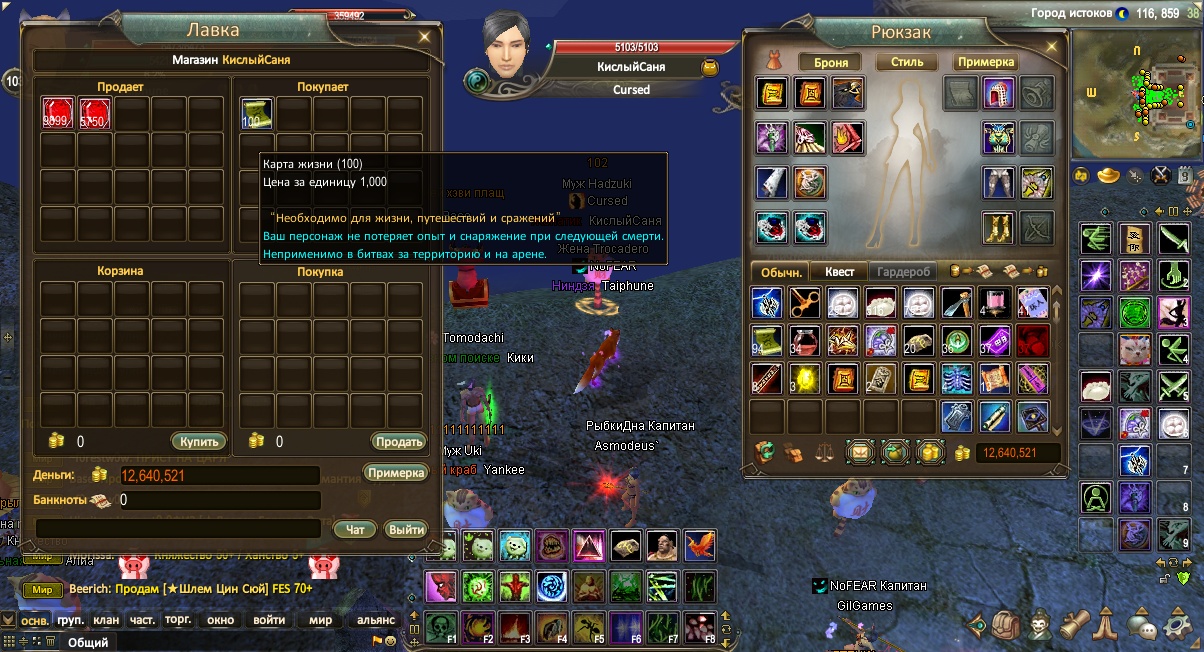Viewport: 1204px width, 652px height.
Task: Activate the skill in hotbar slot F1
Action: click(x=441, y=626)
